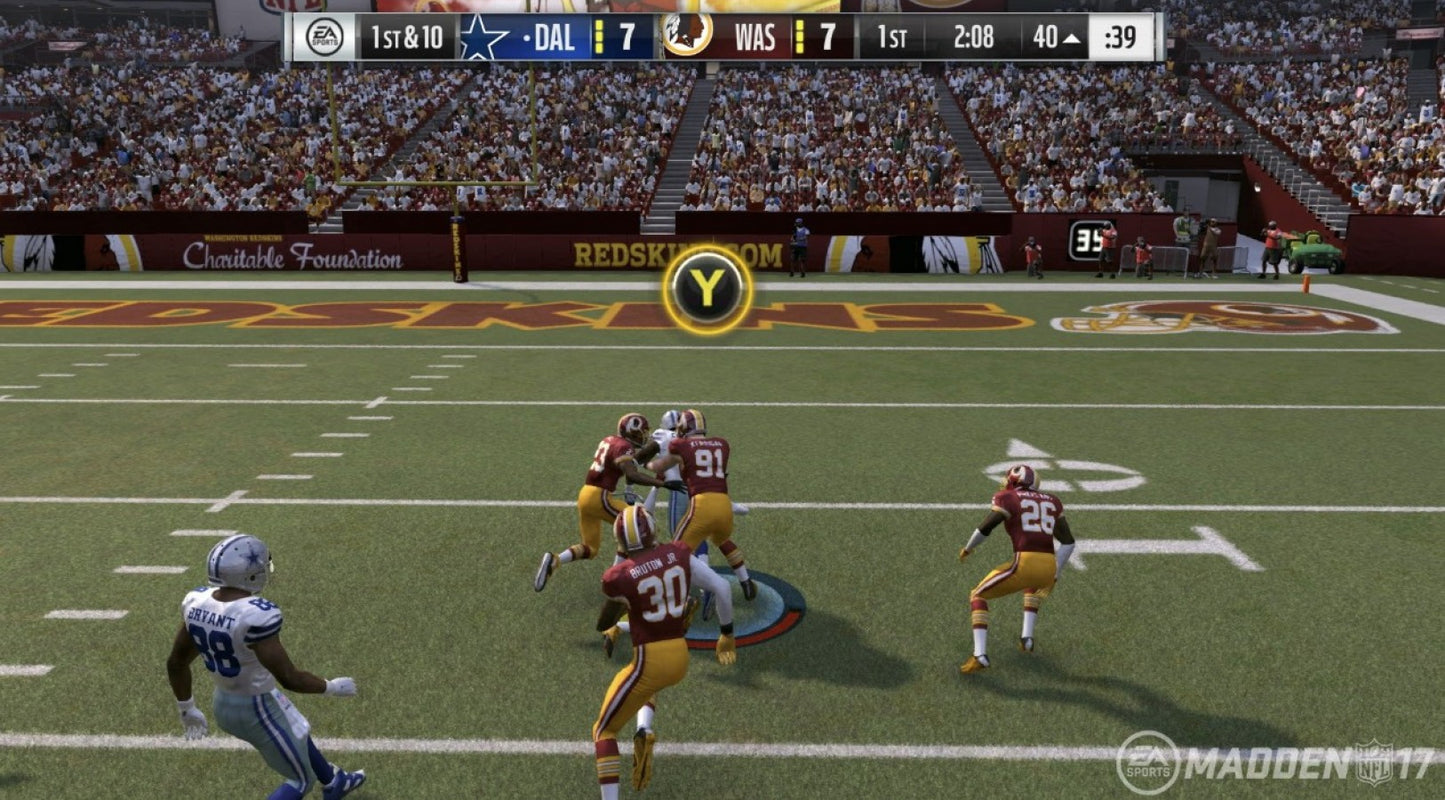The image size is (1445, 800).
Task: Select the WAS team tab on the scoreboard
Action: pyautogui.click(x=755, y=37)
